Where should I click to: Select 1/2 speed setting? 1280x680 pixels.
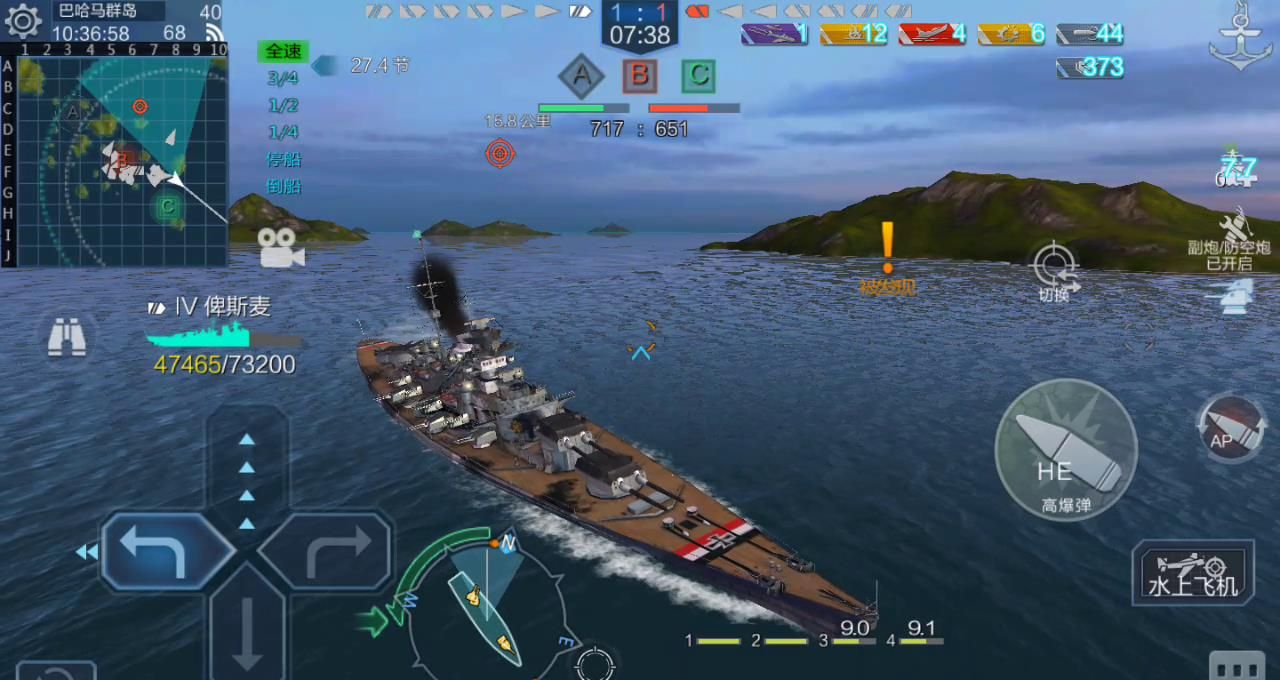(x=283, y=105)
